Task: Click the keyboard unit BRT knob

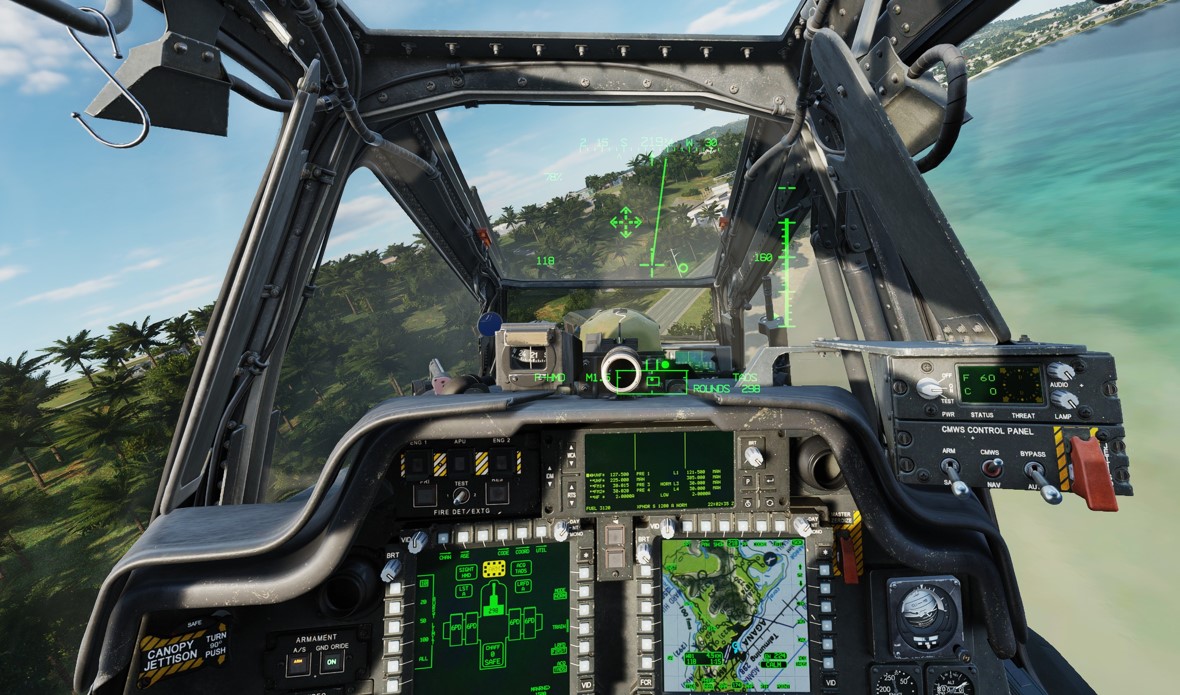Action: [754, 455]
